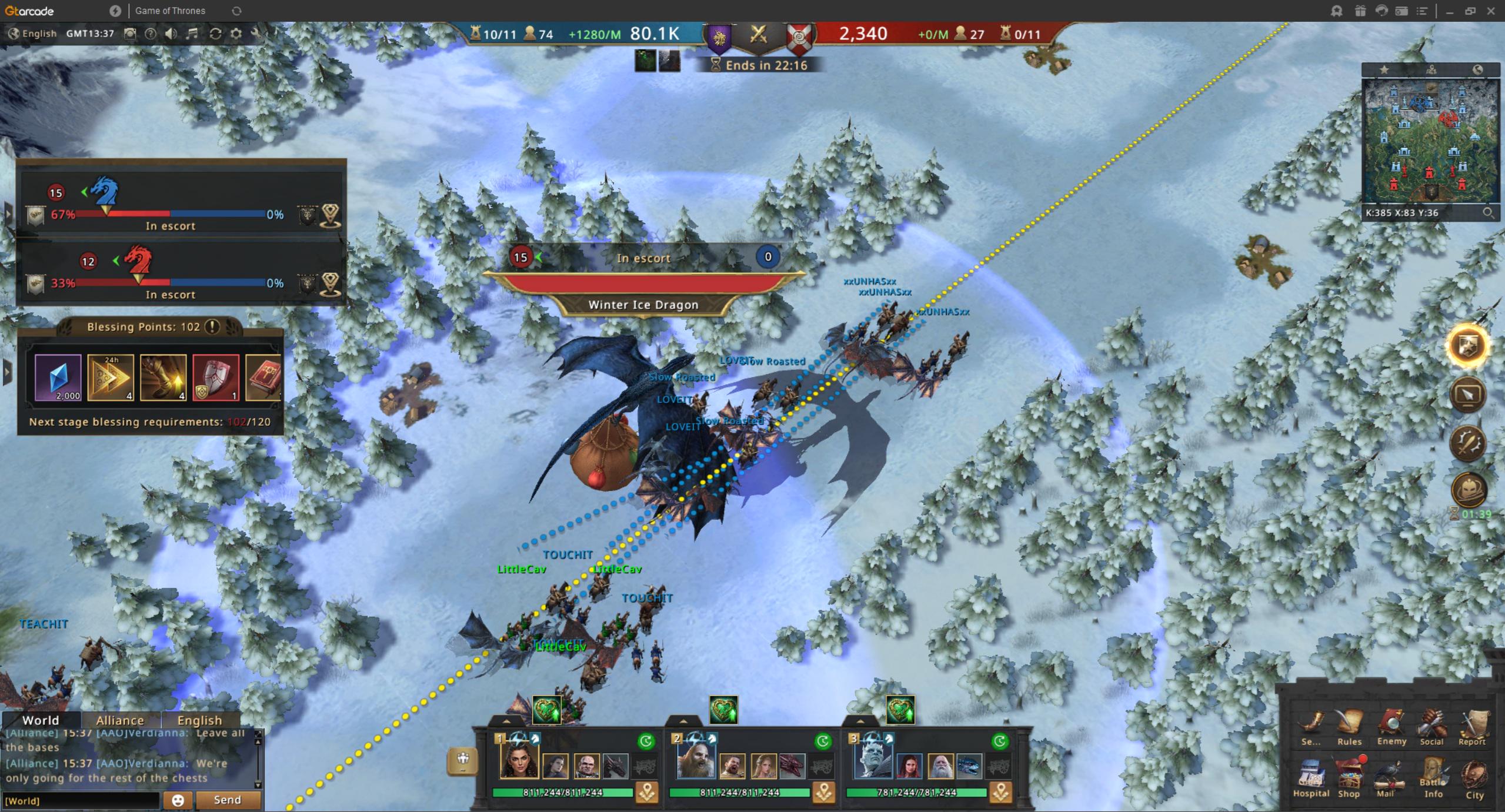This screenshot has height=812, width=1505.
Task: Open the Shop
Action: pyautogui.click(x=1349, y=777)
